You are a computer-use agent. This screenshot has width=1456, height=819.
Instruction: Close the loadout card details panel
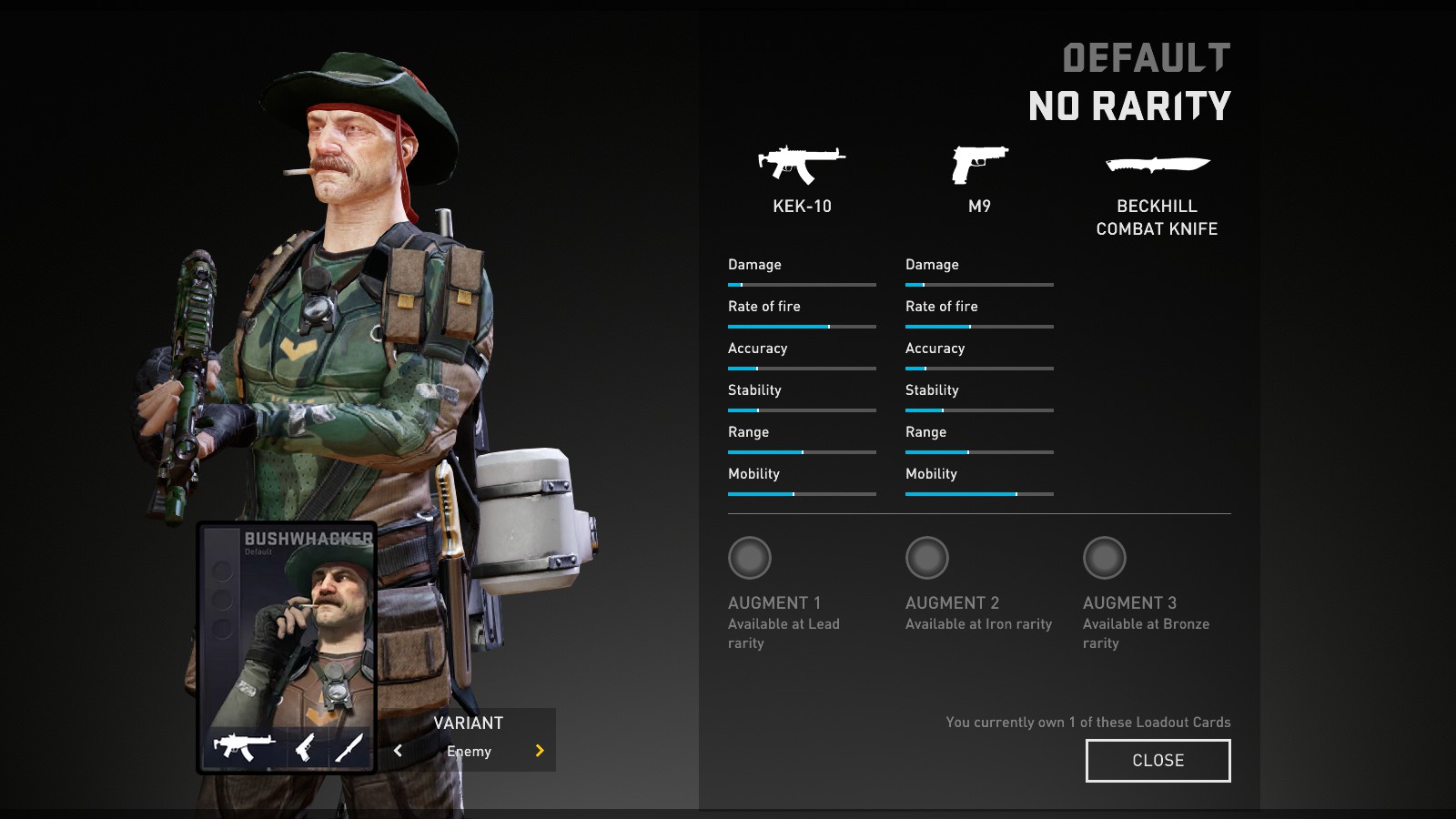coord(1158,760)
